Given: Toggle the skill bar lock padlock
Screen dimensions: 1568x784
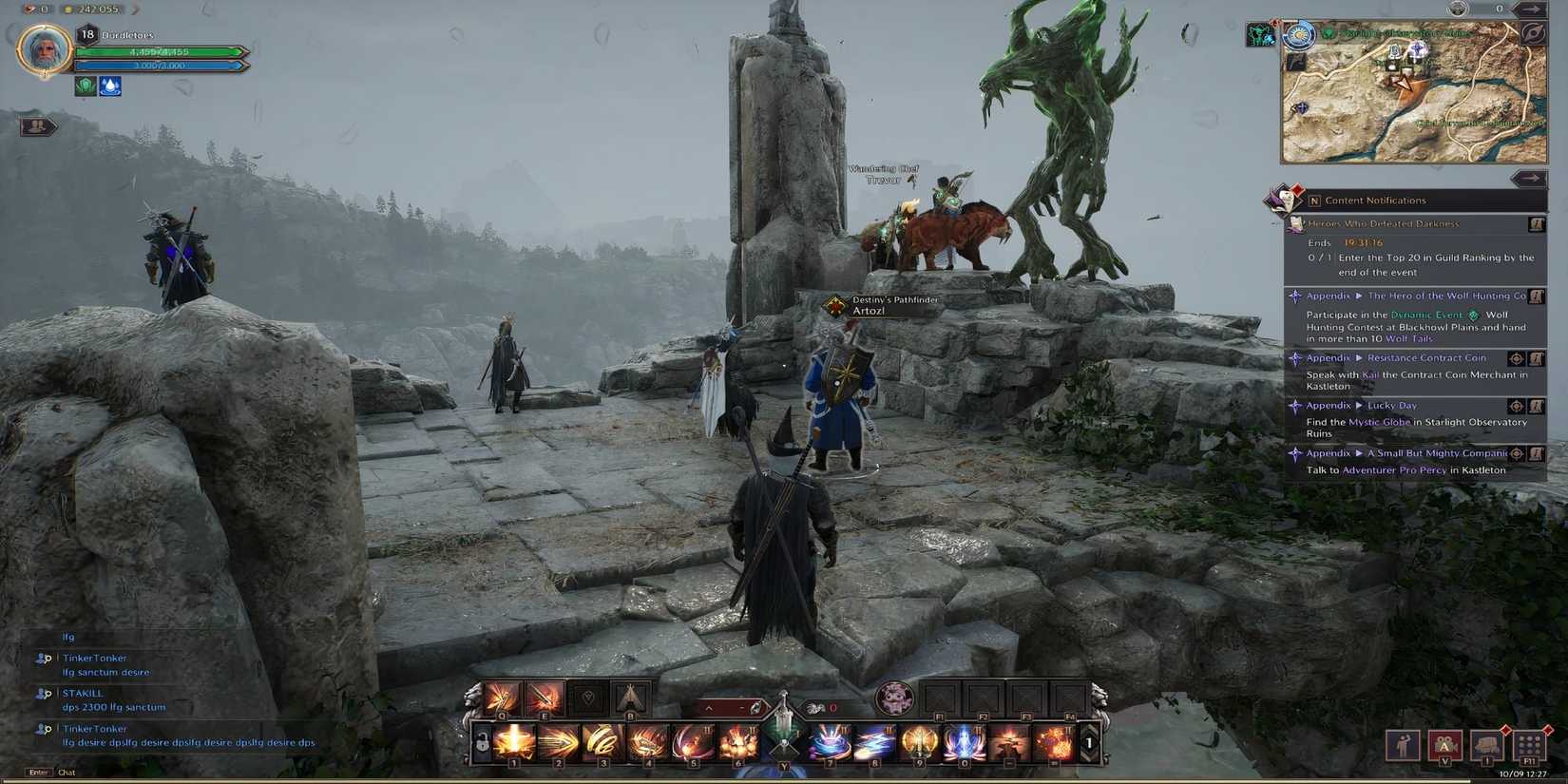Looking at the screenshot, I should point(482,743).
